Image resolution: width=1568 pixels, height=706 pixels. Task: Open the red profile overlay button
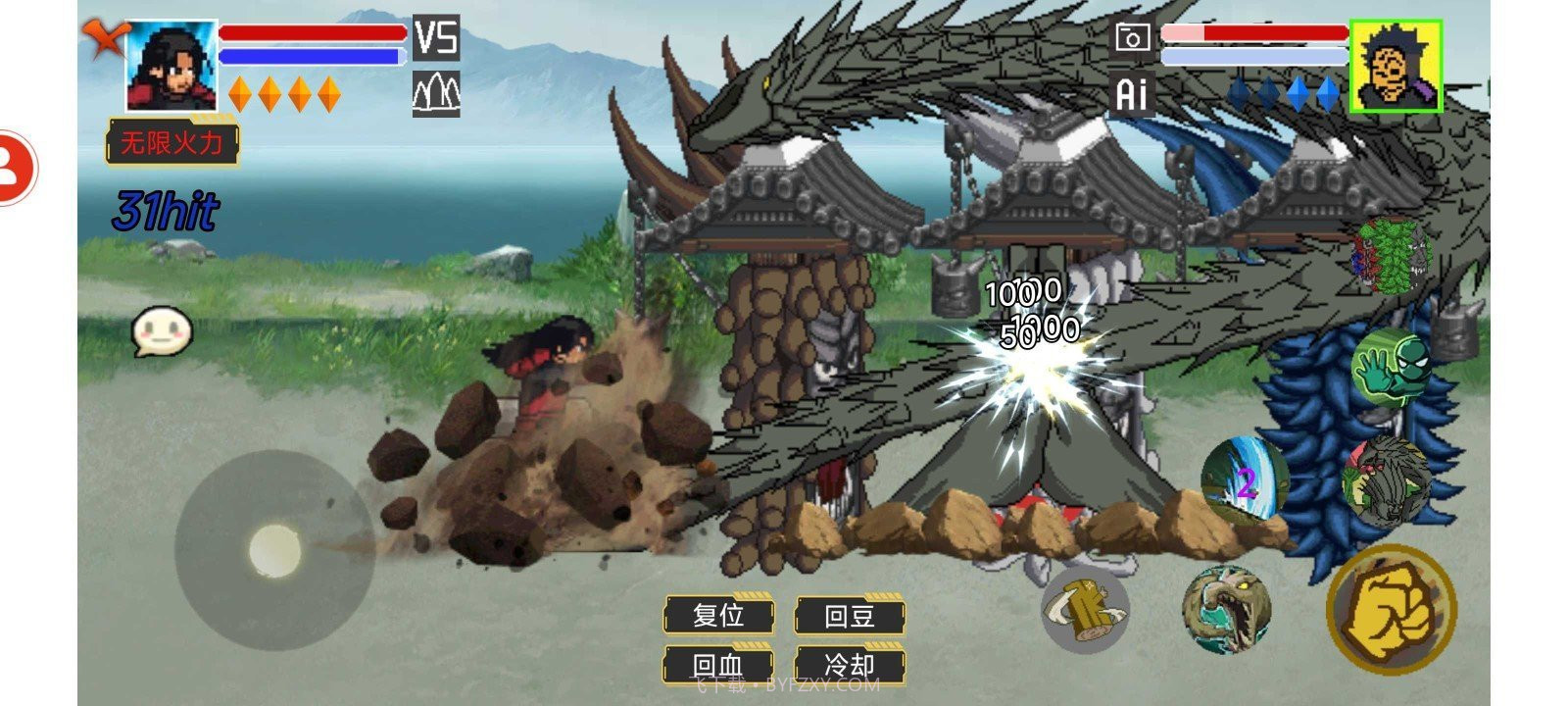[15, 167]
